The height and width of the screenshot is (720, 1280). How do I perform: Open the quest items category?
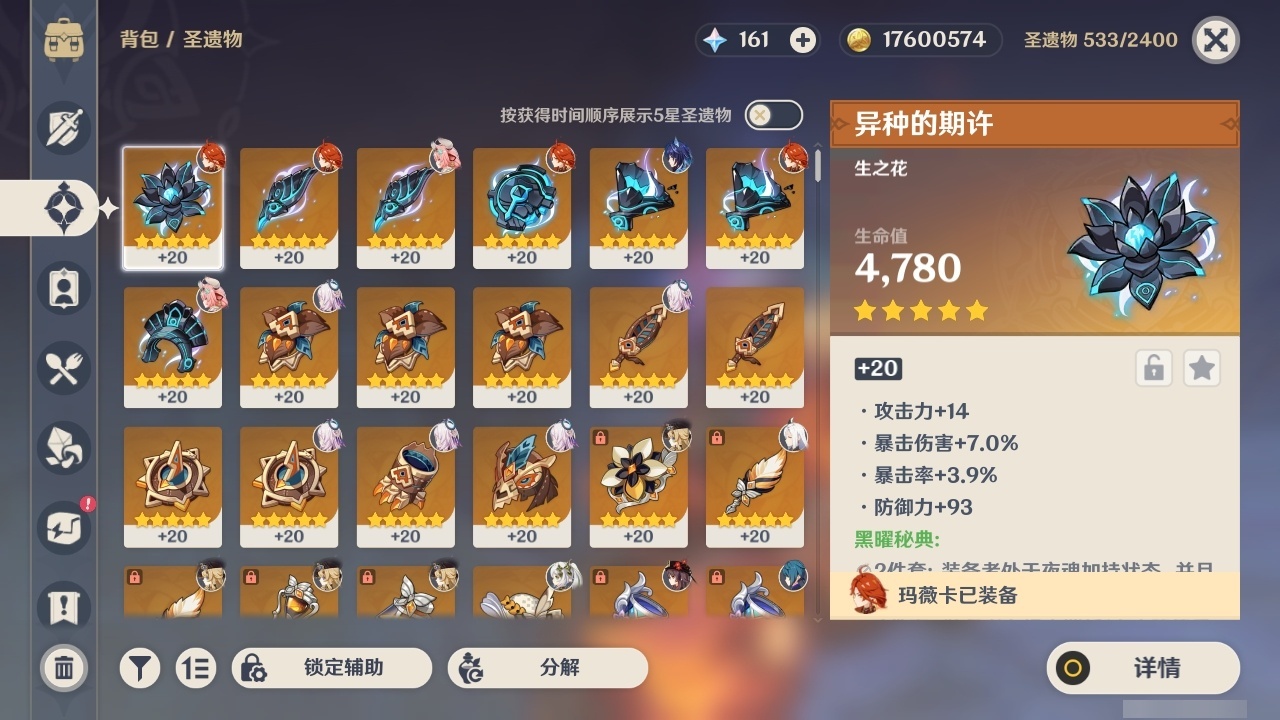62,608
